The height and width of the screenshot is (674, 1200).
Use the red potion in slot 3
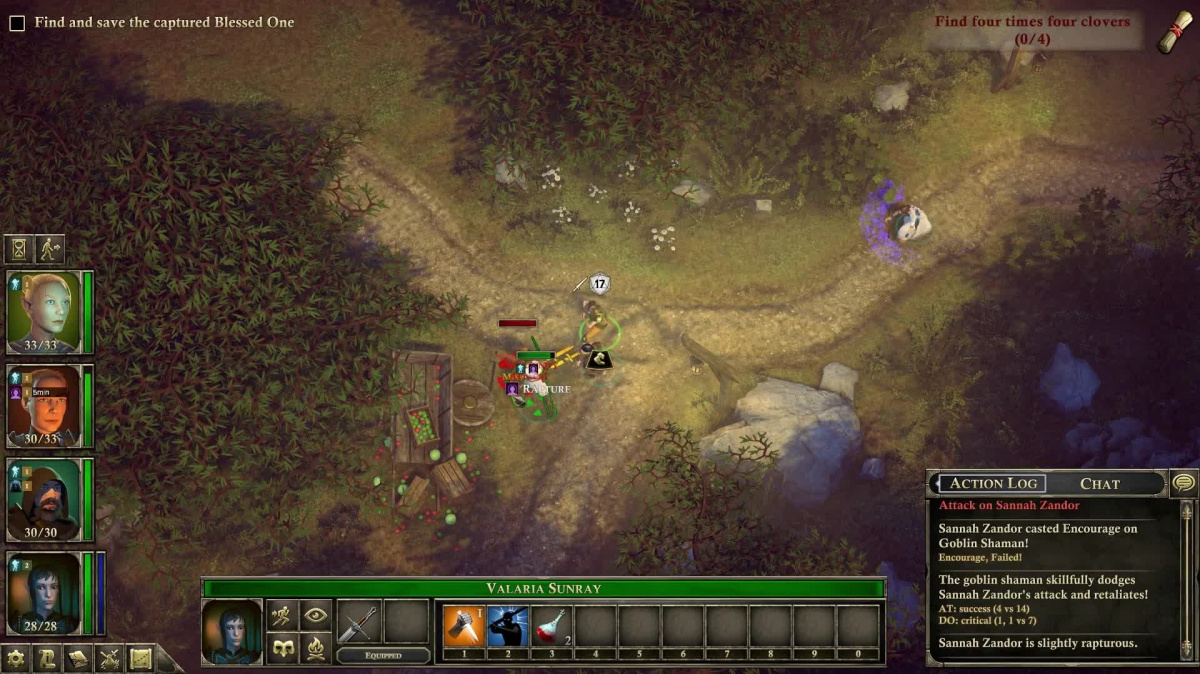click(x=551, y=627)
